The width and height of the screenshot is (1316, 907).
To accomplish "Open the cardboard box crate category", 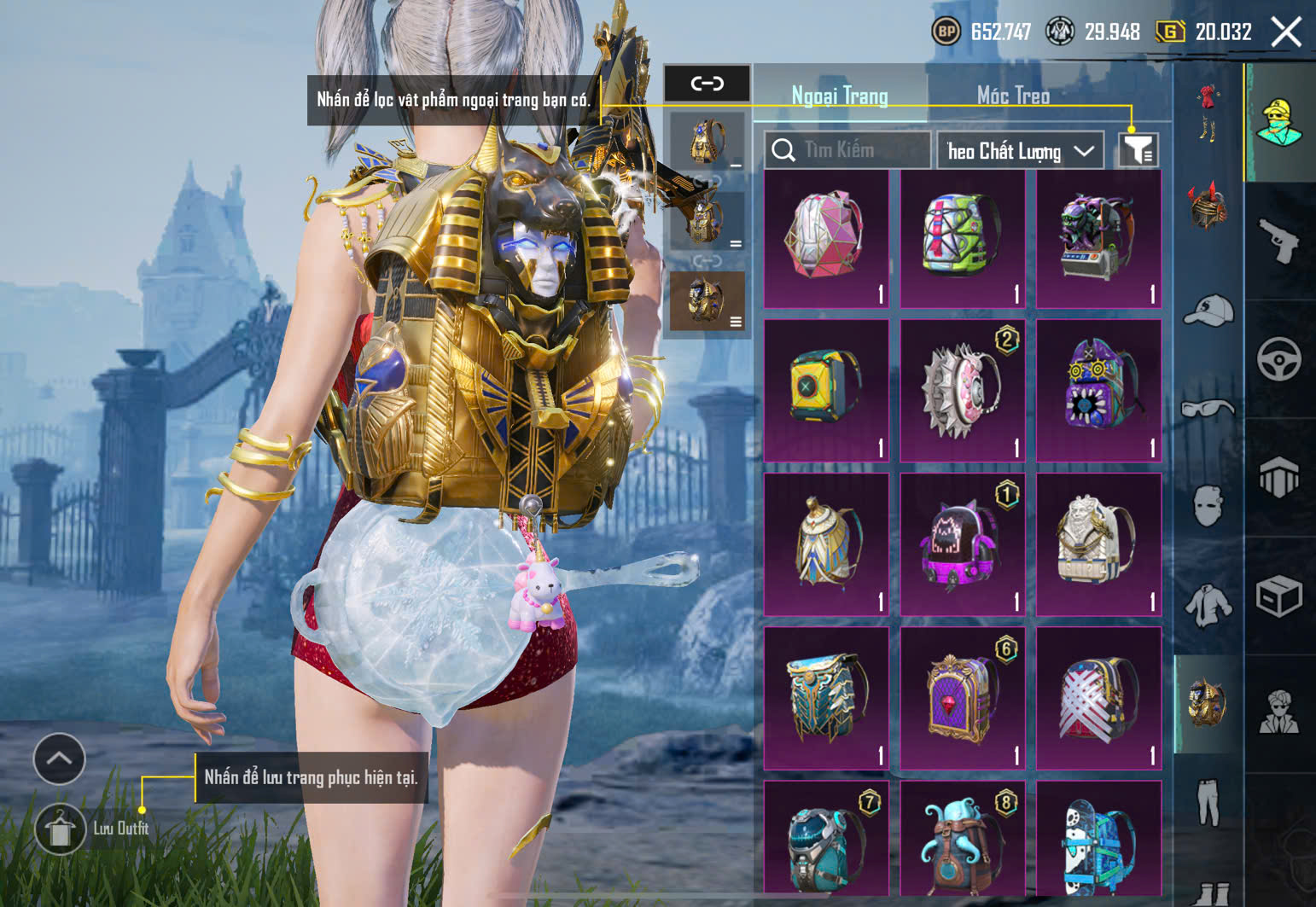I will (x=1278, y=596).
